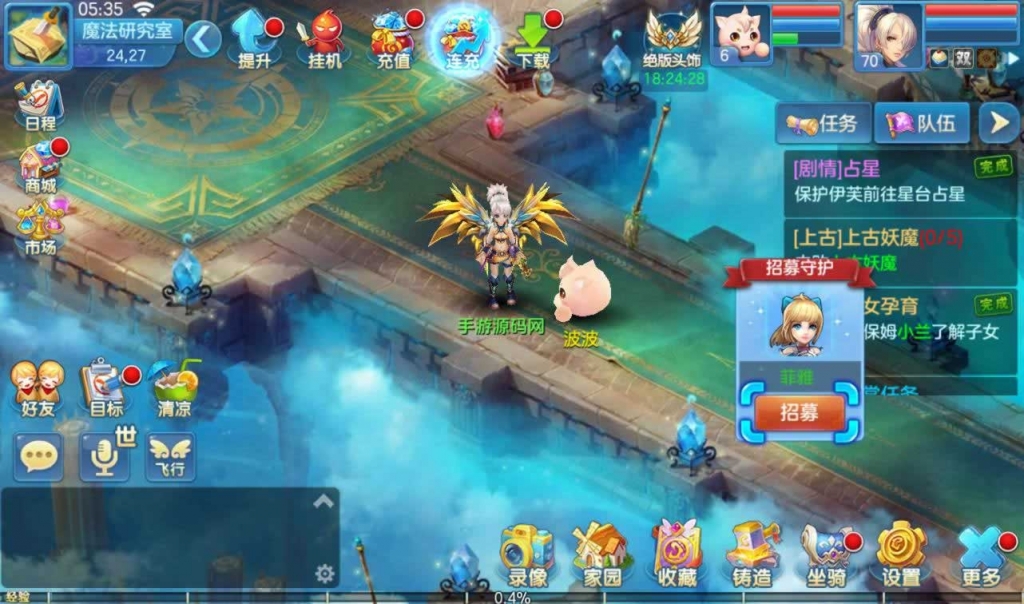Open the 充值 recharge shop

click(x=394, y=38)
